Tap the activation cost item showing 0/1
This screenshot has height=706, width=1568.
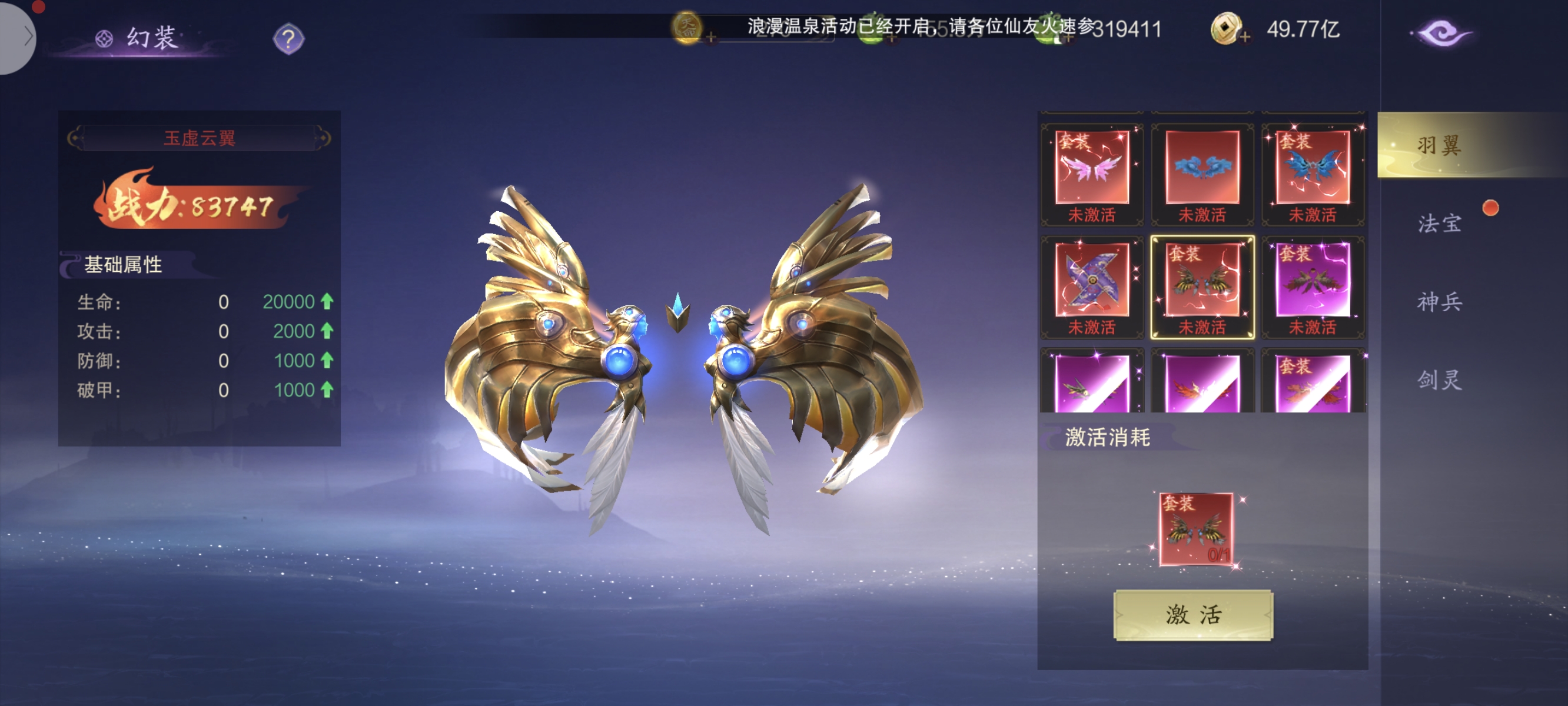tap(1195, 529)
